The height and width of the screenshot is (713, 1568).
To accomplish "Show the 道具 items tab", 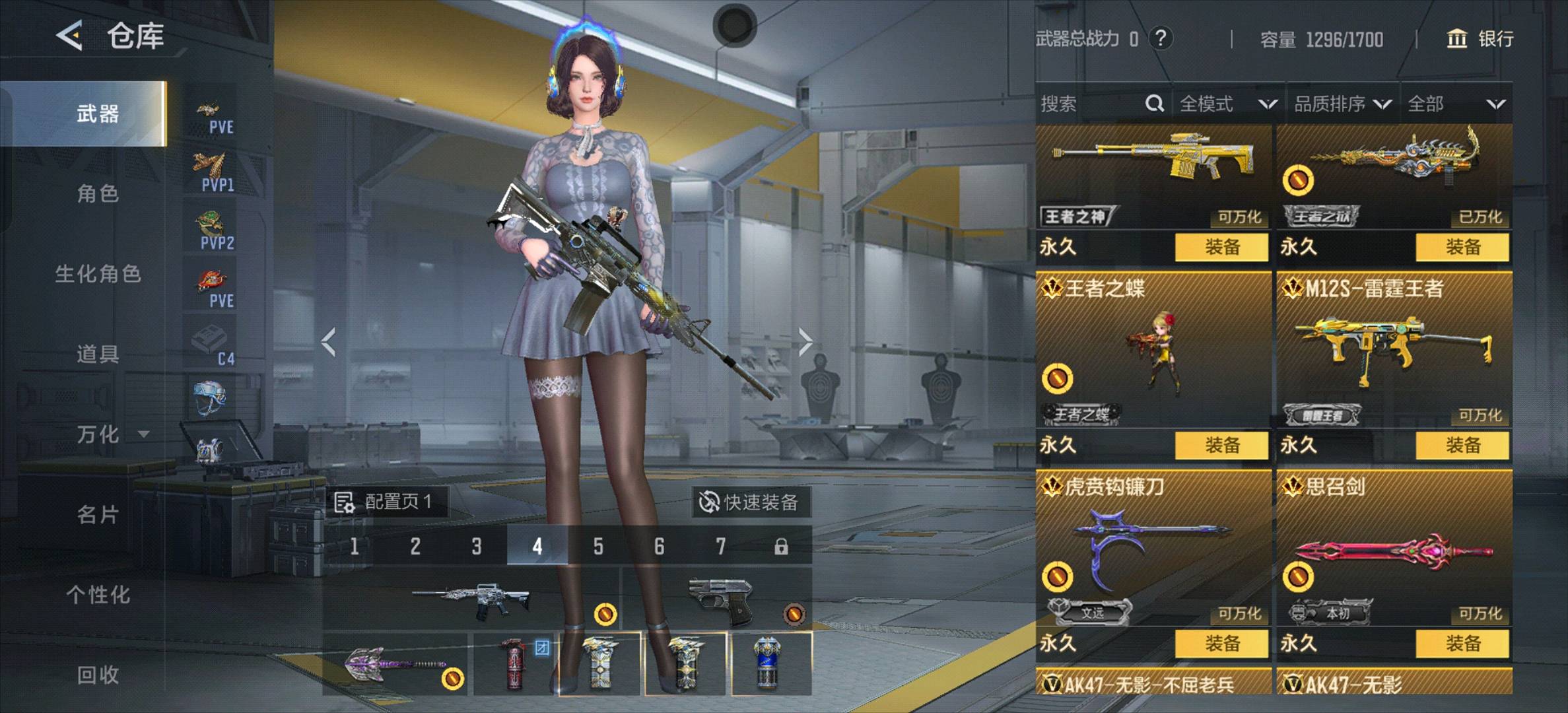I will point(97,354).
